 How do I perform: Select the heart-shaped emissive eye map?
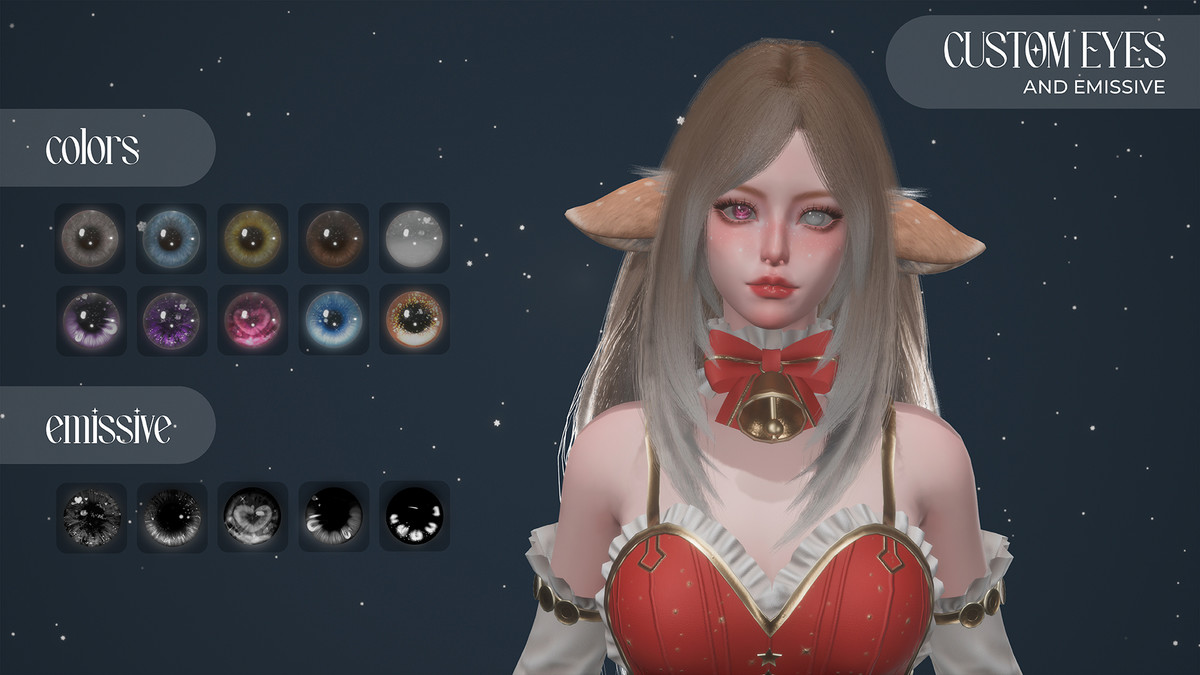pos(252,516)
